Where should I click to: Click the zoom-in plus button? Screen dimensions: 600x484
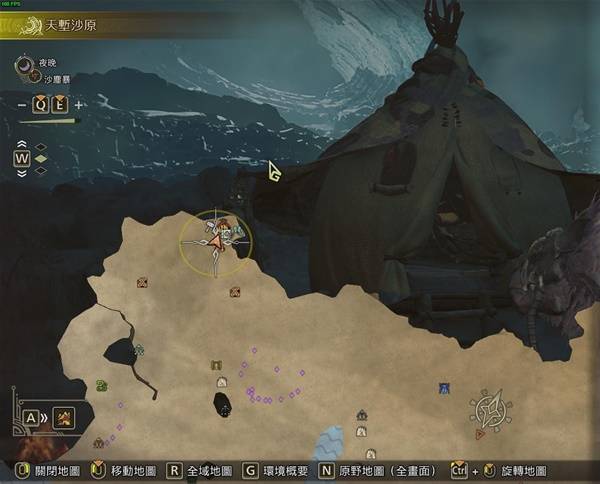pyautogui.click(x=79, y=104)
